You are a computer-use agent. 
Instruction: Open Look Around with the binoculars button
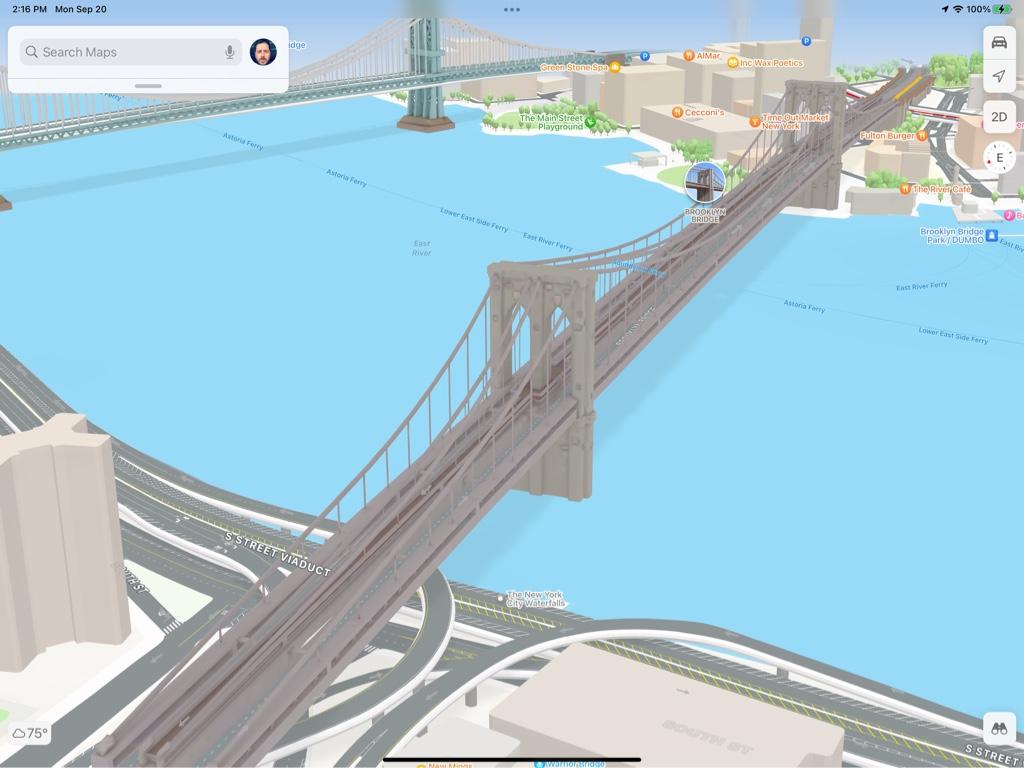point(999,729)
